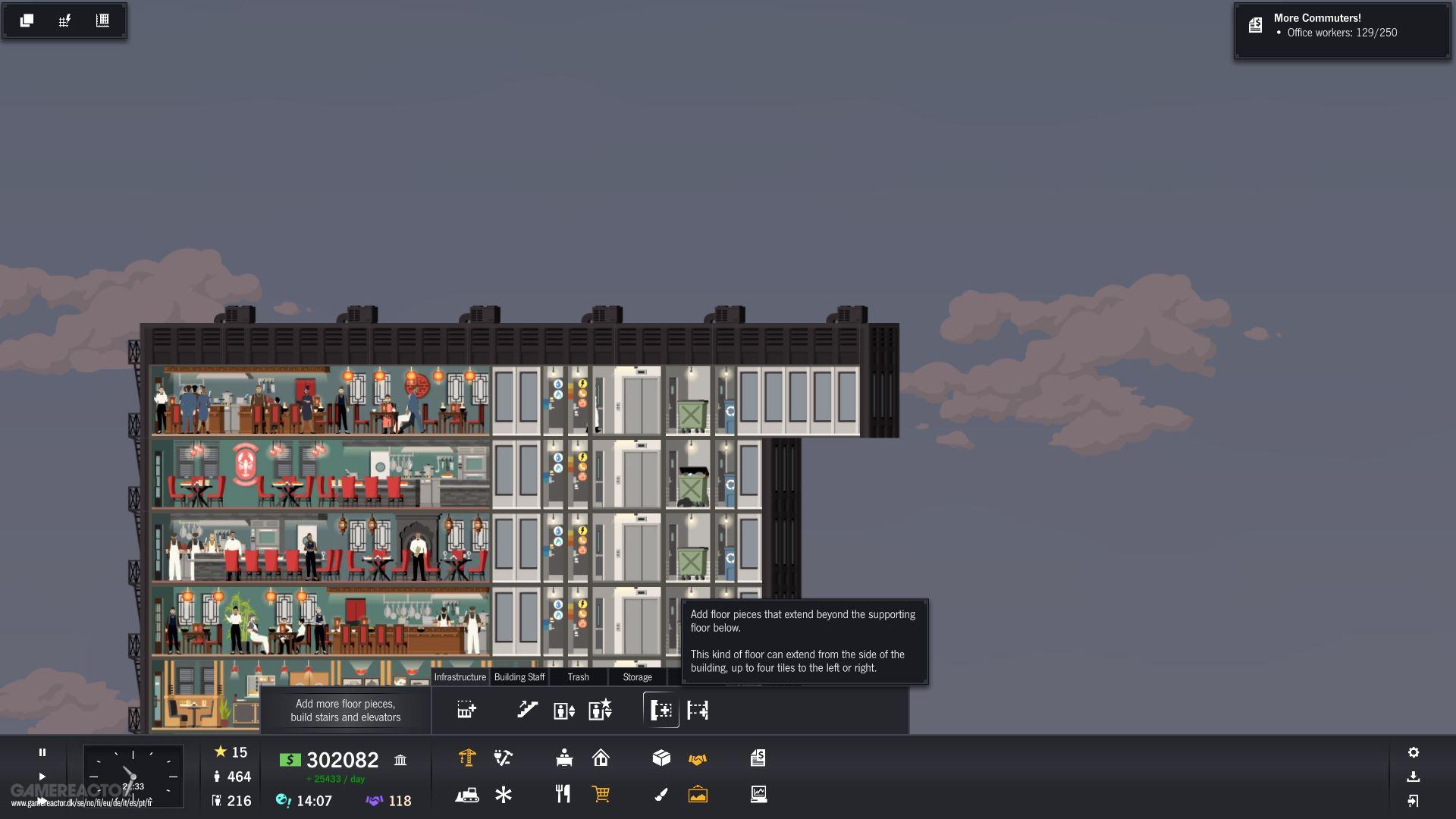This screenshot has height=819, width=1456.
Task: Open the Restaurants fork-and-knife menu
Action: [x=563, y=794]
